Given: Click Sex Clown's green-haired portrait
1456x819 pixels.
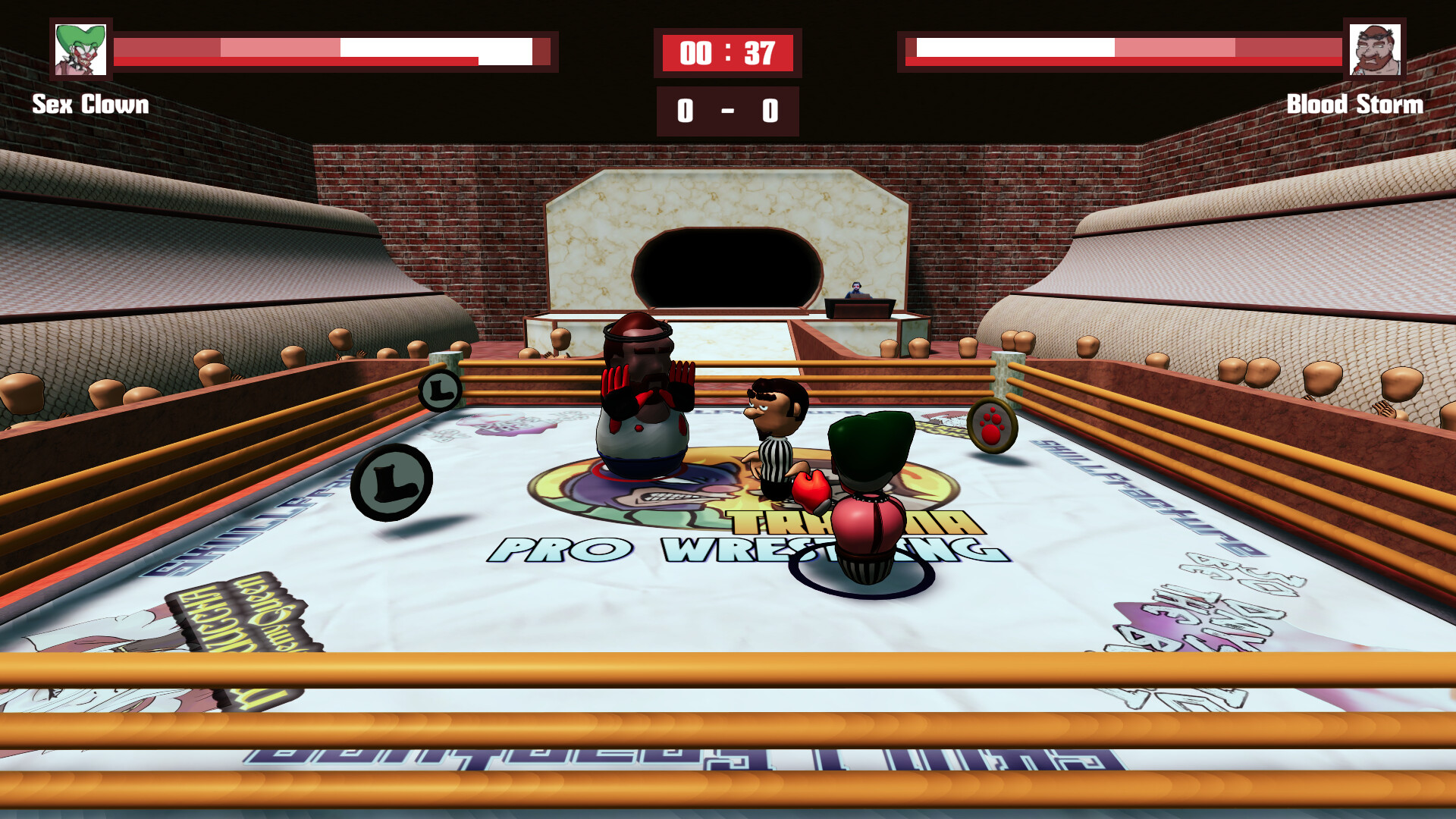Looking at the screenshot, I should pyautogui.click(x=80, y=50).
